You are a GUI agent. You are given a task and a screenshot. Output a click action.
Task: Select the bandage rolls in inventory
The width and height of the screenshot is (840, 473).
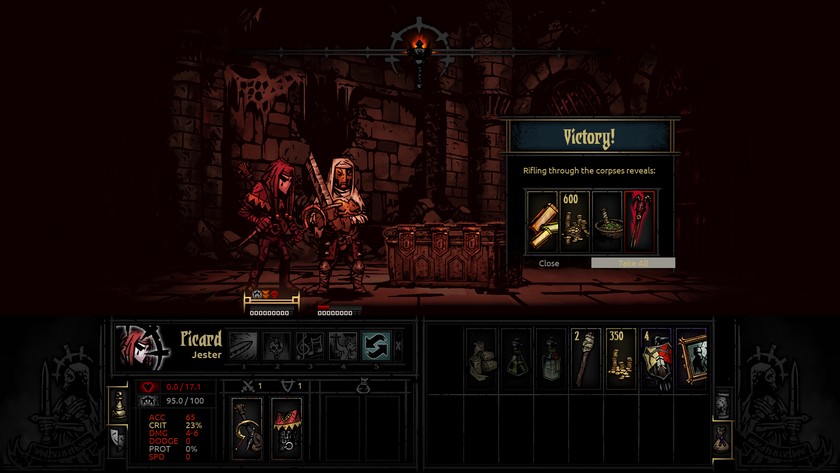[481, 357]
